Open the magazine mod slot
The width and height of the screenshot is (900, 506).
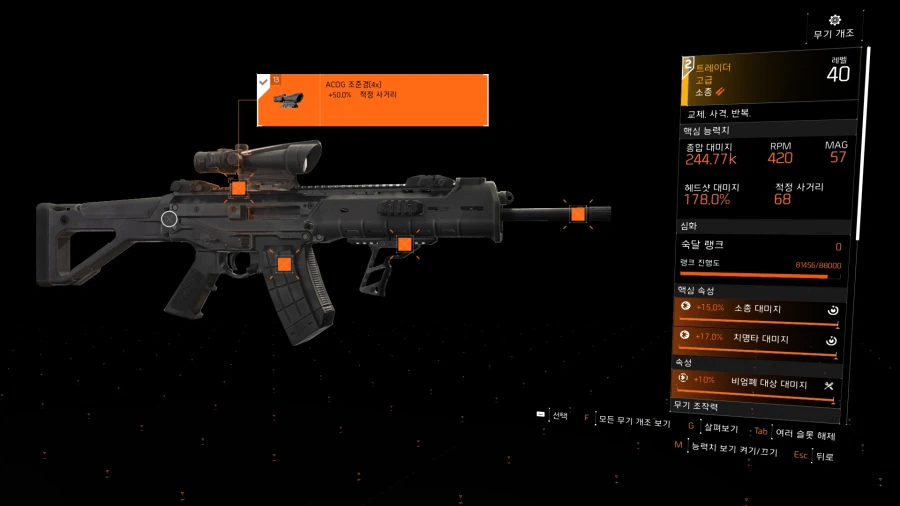(284, 264)
